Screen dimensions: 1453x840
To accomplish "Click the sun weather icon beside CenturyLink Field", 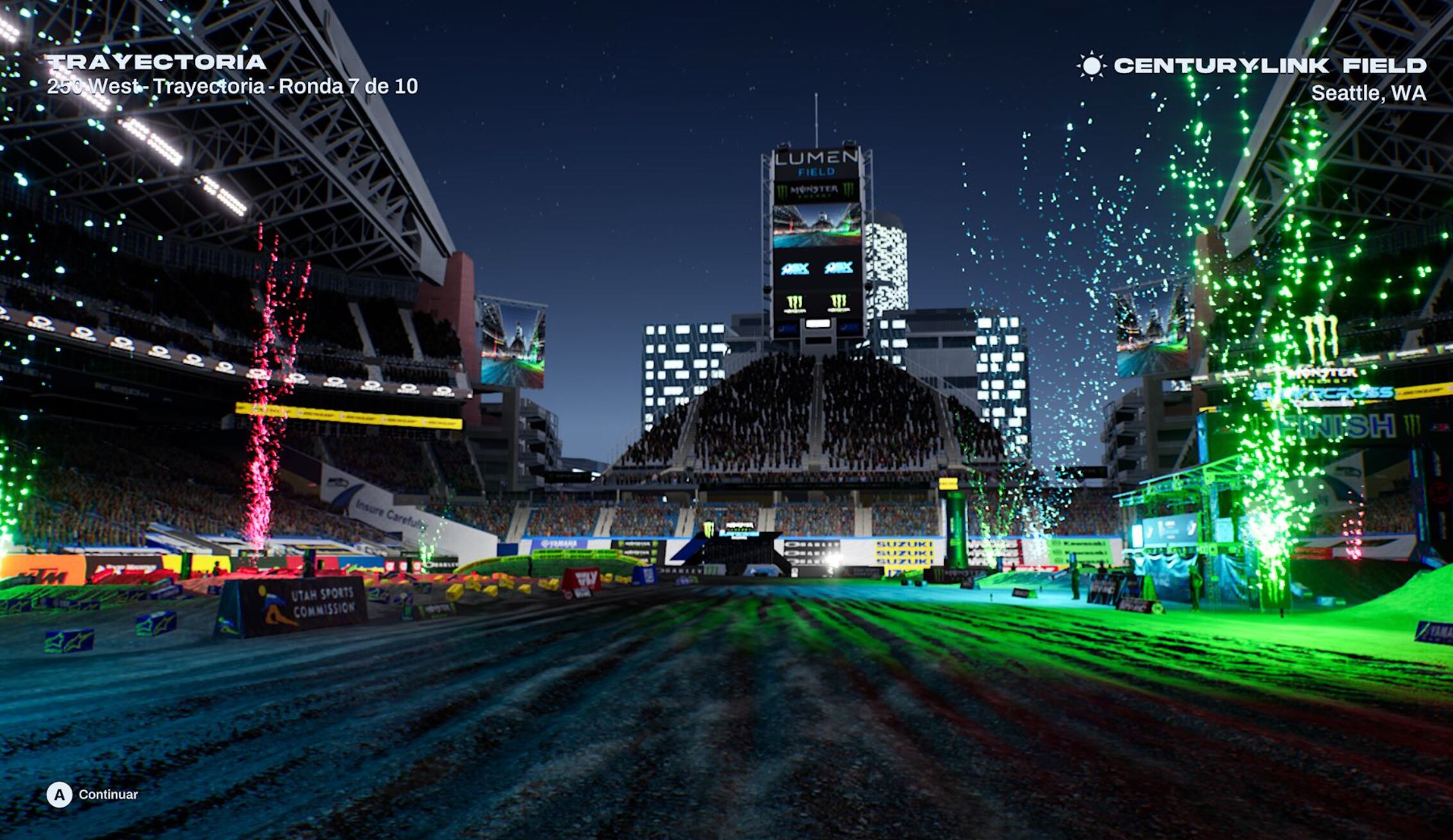I will [1092, 65].
